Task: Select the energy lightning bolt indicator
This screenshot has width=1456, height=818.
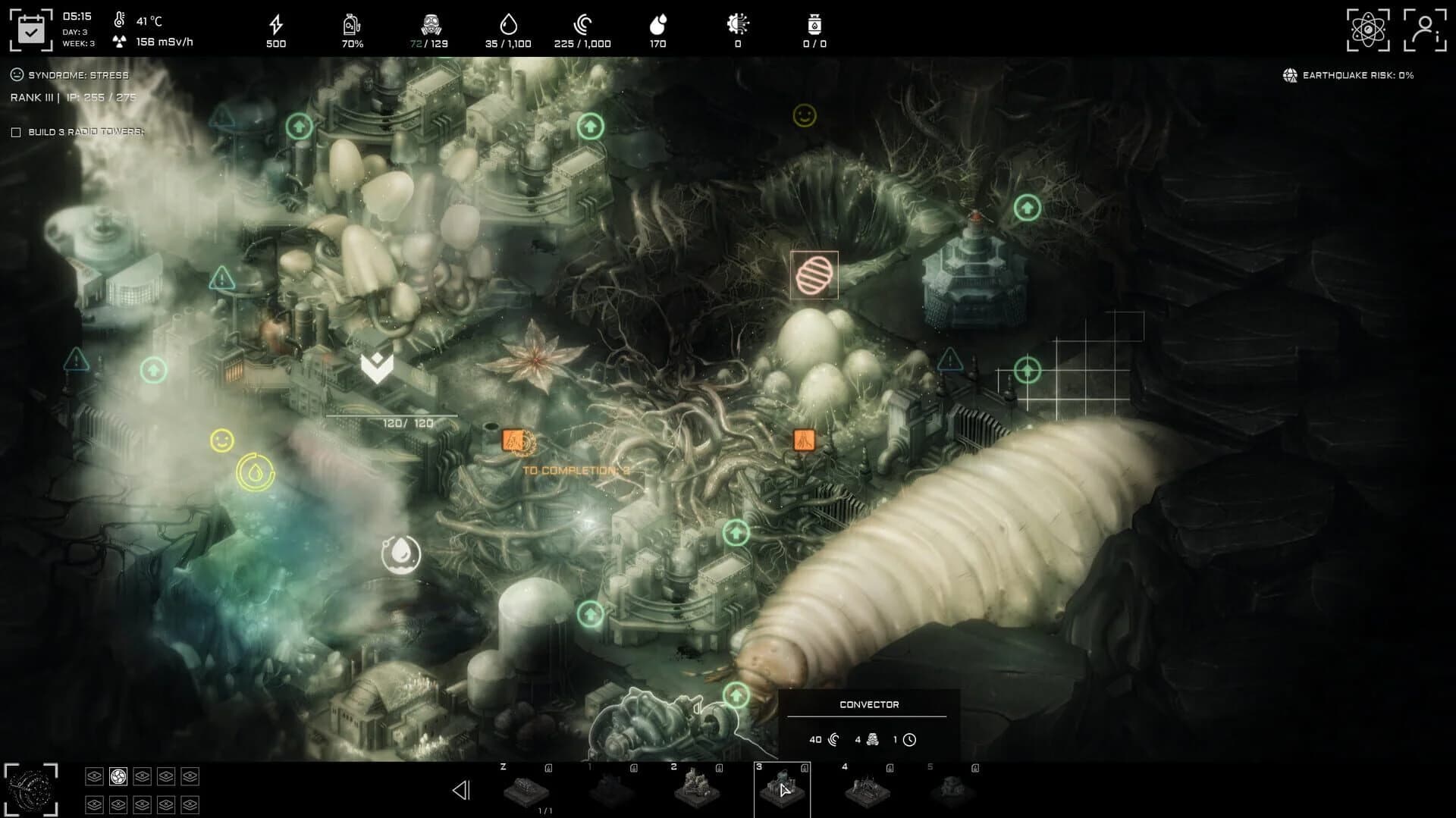Action: click(275, 24)
